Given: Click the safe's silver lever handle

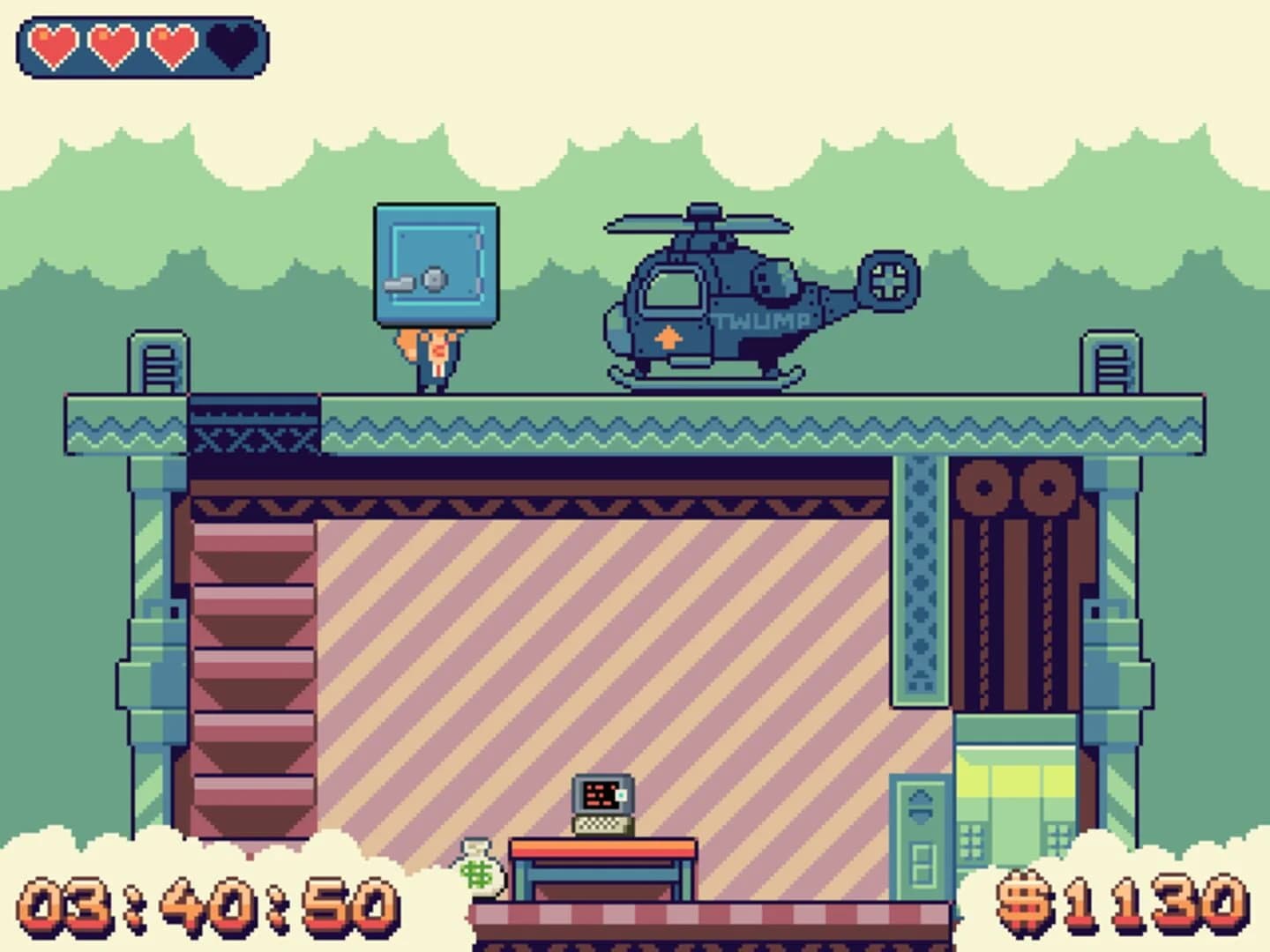Looking at the screenshot, I should 399,285.
